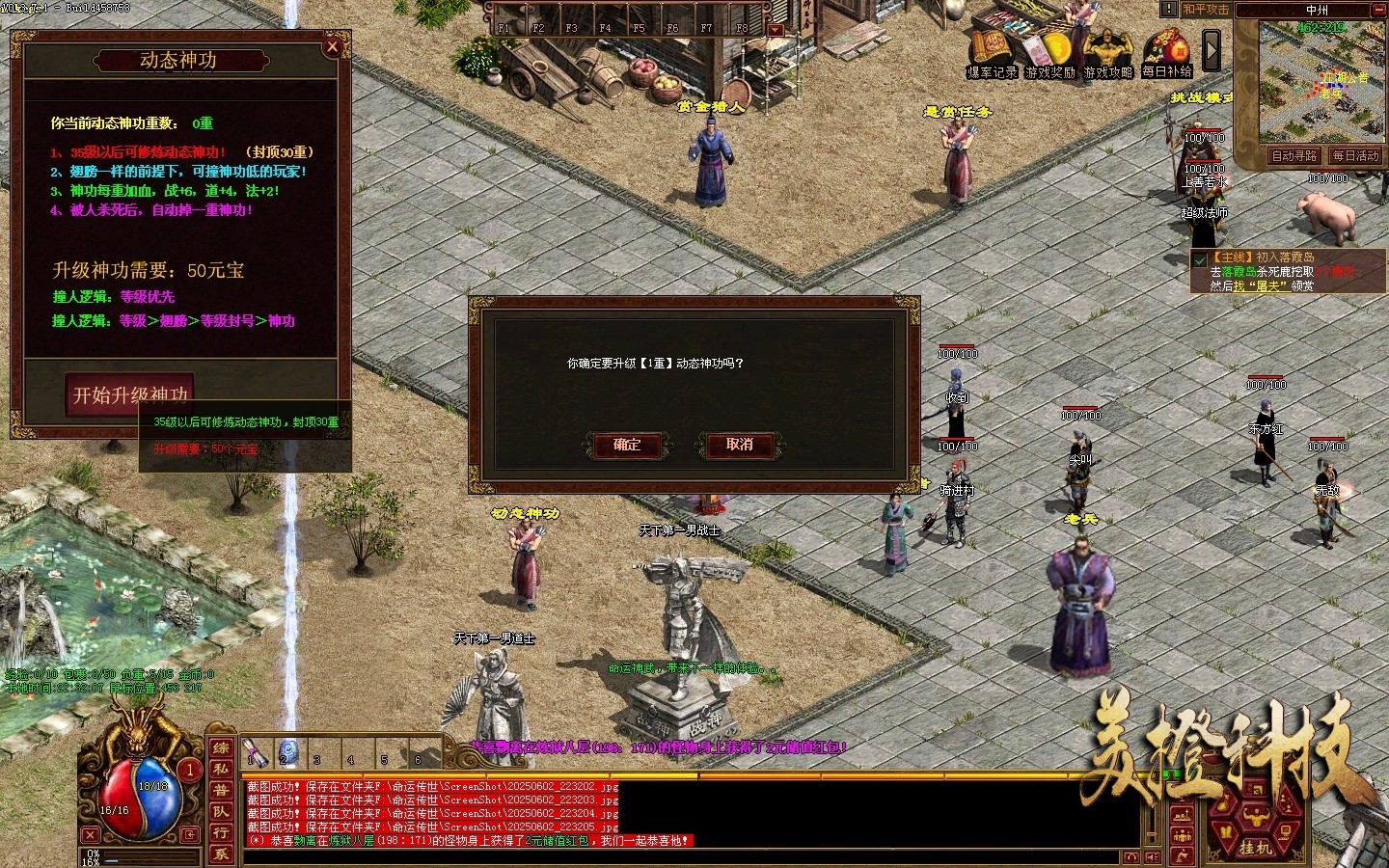Image resolution: width=1389 pixels, height=868 pixels.
Task: Open the 爆率记录 scroll icon
Action: (x=991, y=53)
